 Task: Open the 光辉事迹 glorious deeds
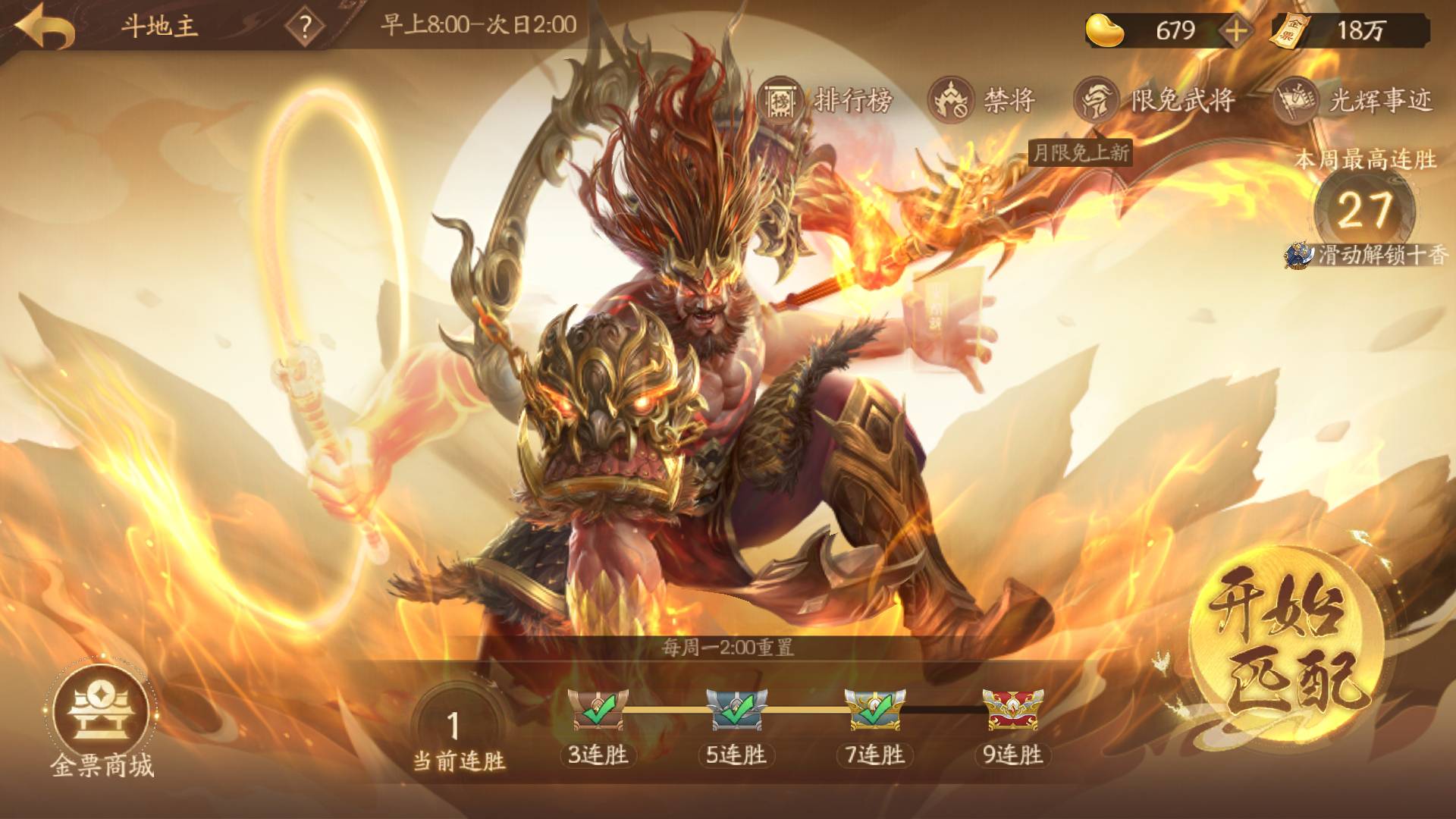click(x=1355, y=101)
